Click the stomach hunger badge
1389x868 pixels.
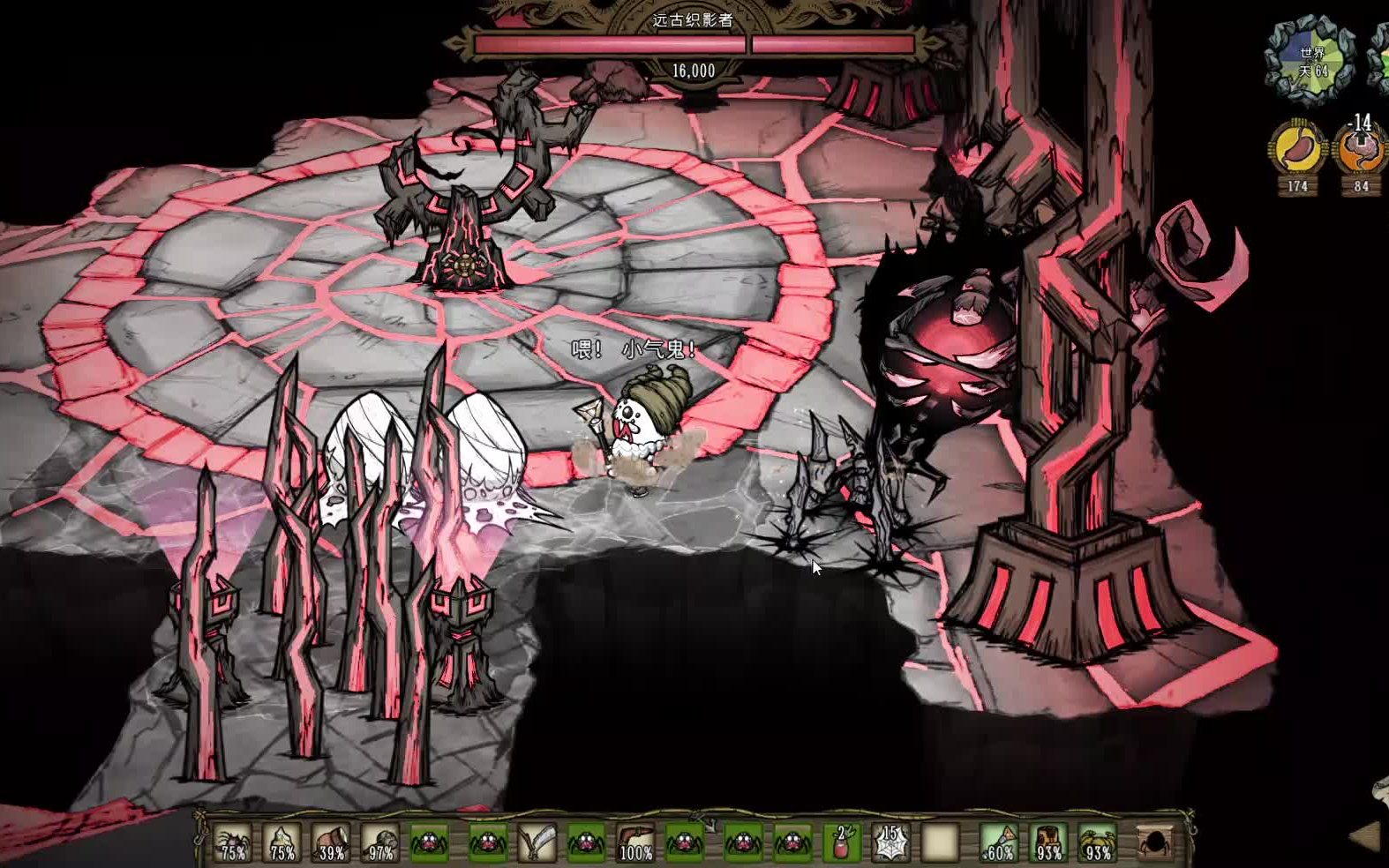[1297, 152]
